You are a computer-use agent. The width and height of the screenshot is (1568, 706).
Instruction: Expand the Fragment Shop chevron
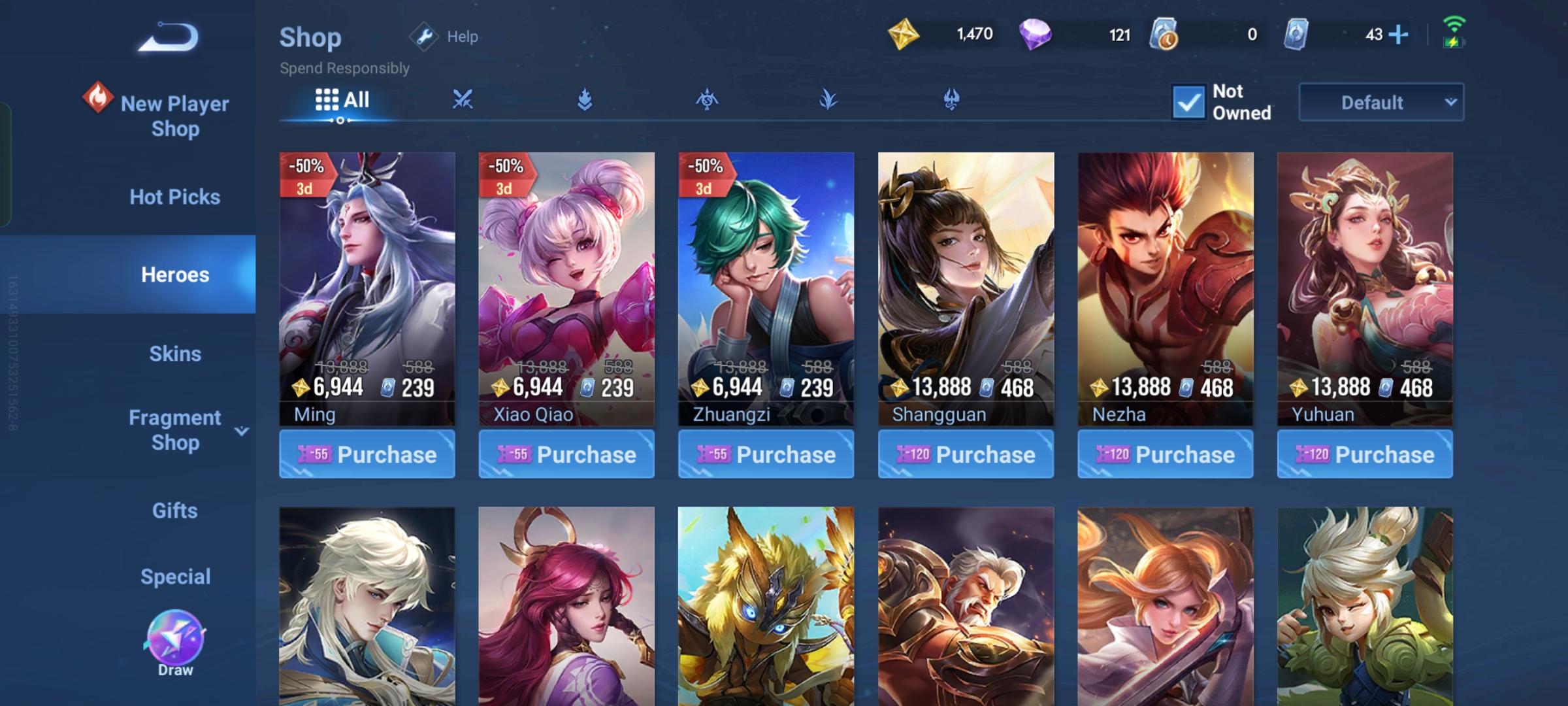tap(242, 431)
